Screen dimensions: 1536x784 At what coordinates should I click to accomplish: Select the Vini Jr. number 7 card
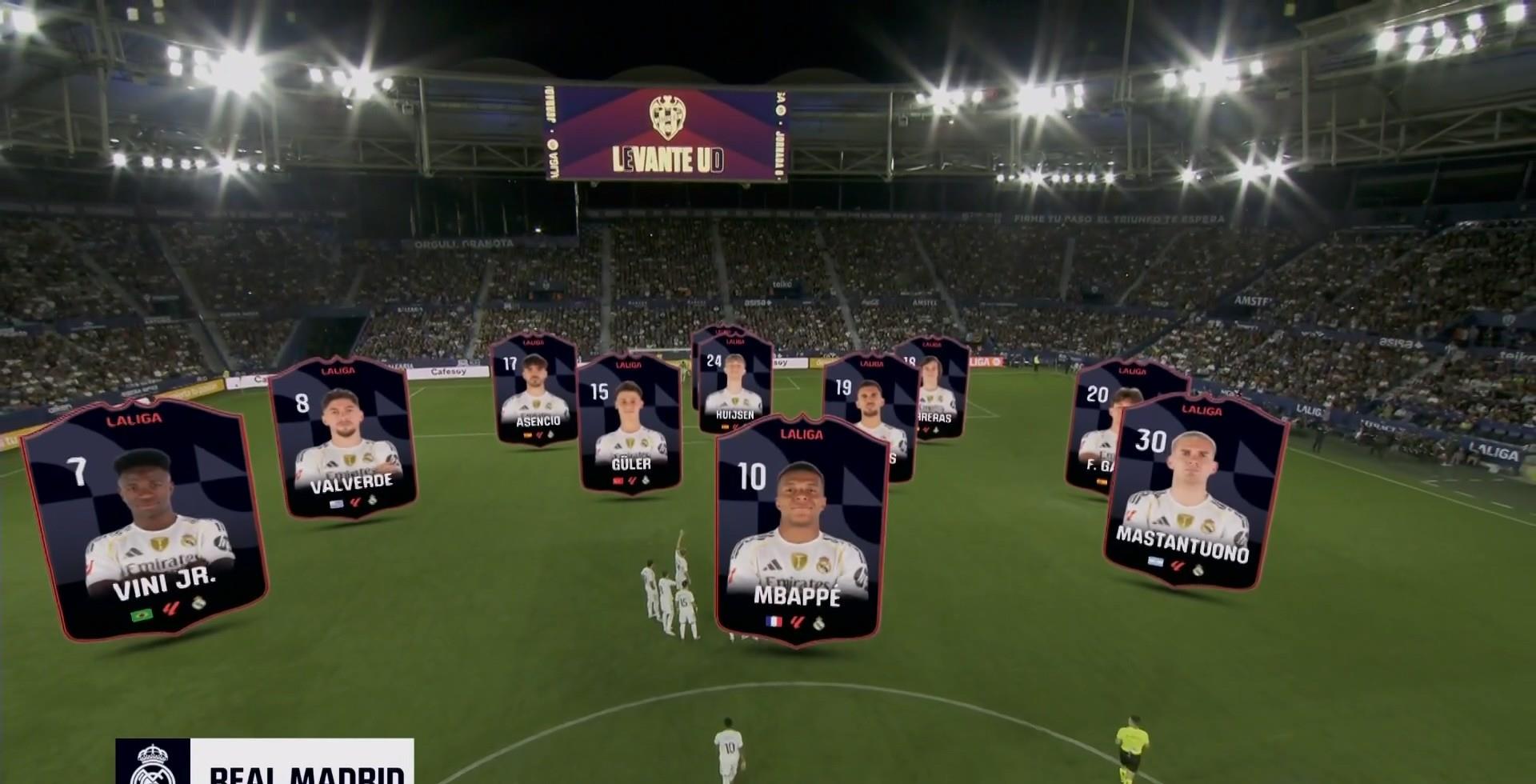click(146, 520)
